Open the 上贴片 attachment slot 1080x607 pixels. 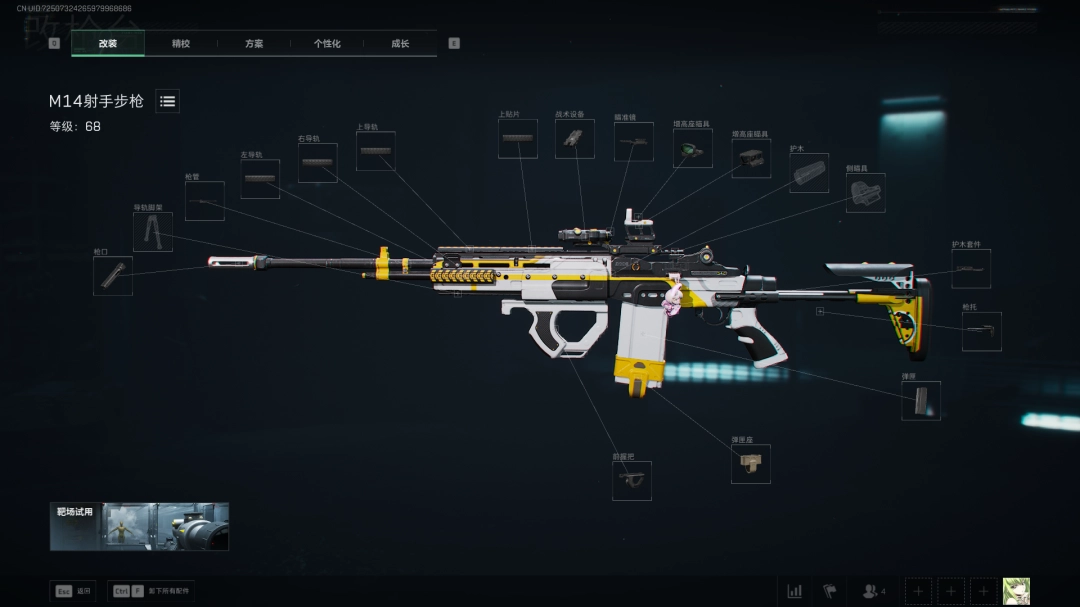[x=518, y=139]
